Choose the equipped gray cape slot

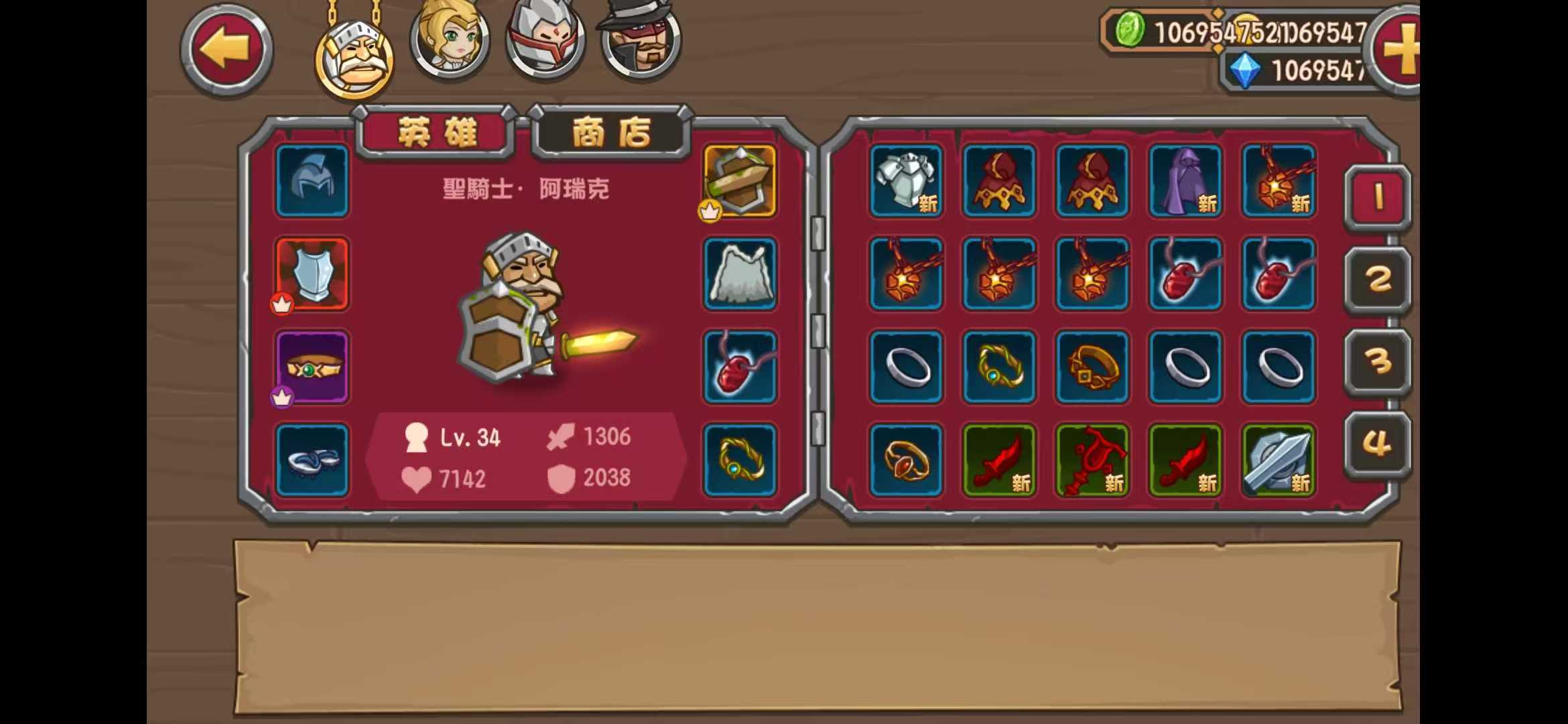click(x=740, y=274)
